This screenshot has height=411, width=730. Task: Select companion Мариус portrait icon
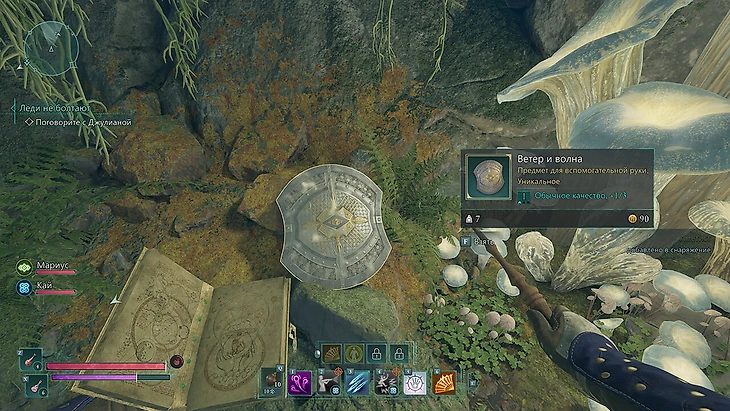tap(23, 267)
